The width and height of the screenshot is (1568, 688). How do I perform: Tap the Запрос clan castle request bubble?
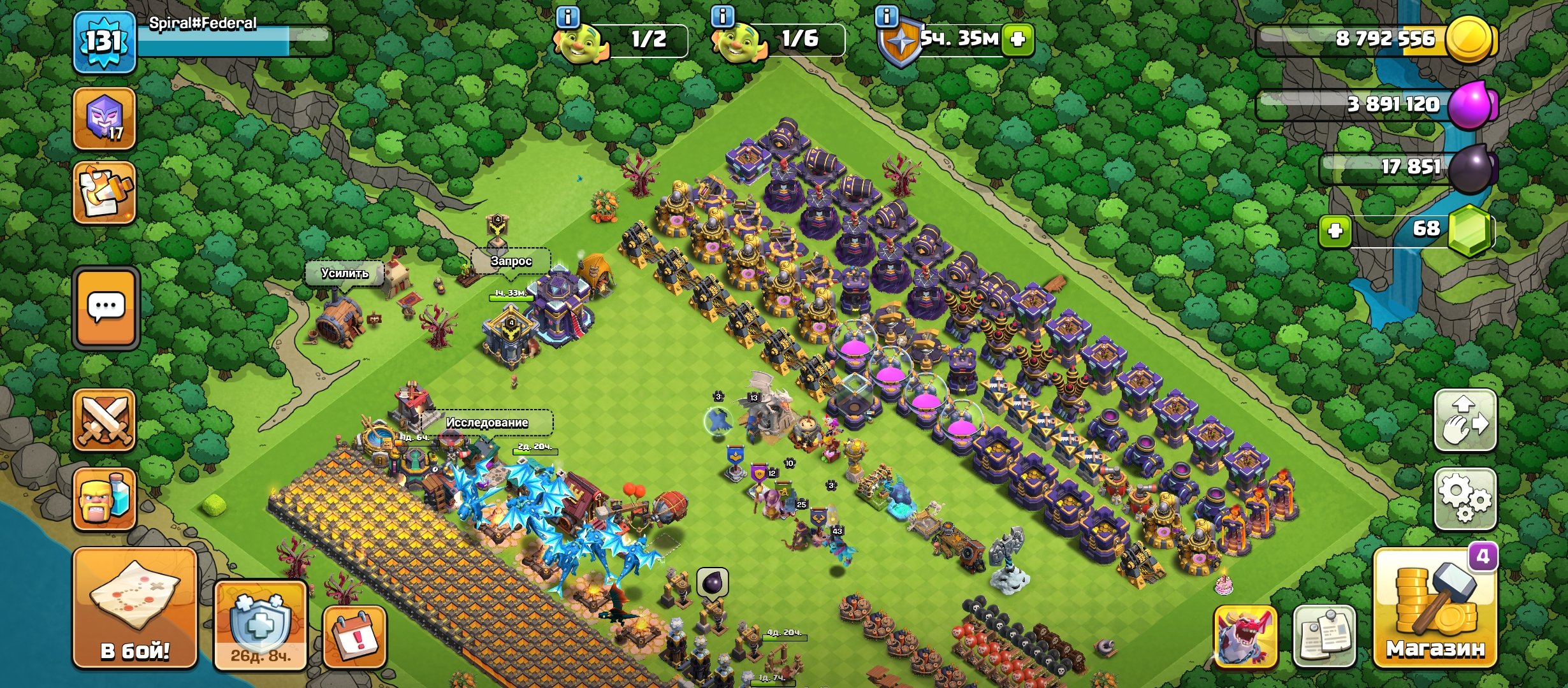click(x=511, y=261)
